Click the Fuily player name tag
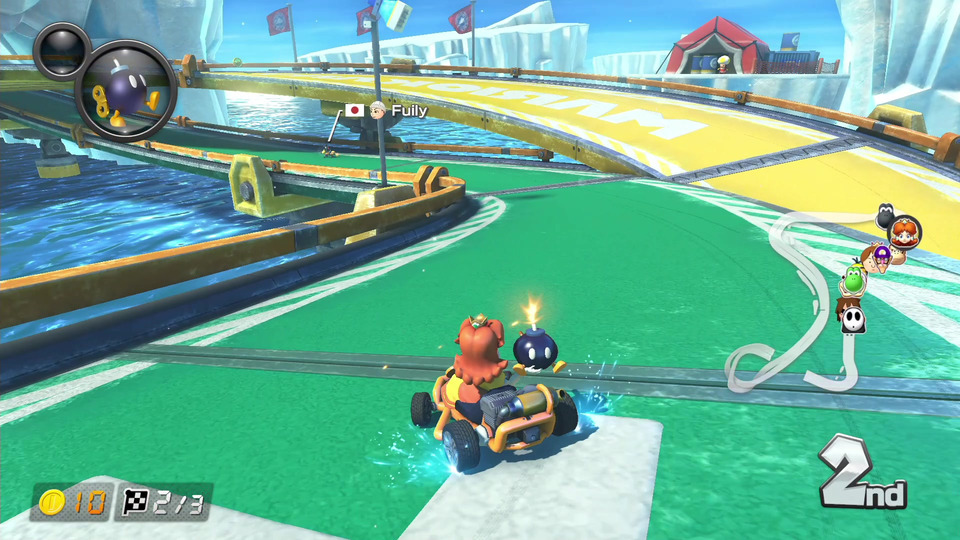The image size is (960, 540). [x=408, y=110]
